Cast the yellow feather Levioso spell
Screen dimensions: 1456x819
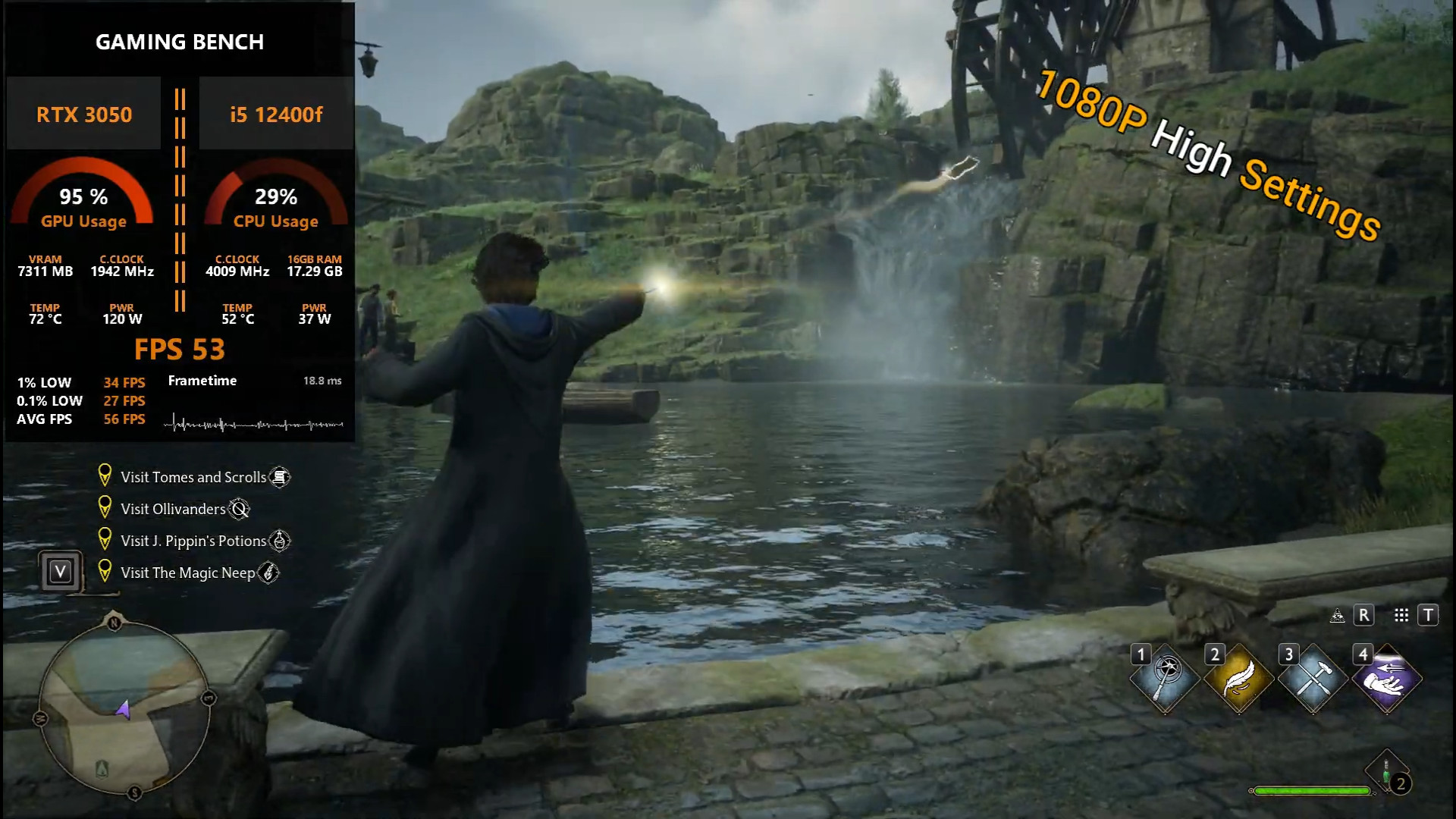1239,679
